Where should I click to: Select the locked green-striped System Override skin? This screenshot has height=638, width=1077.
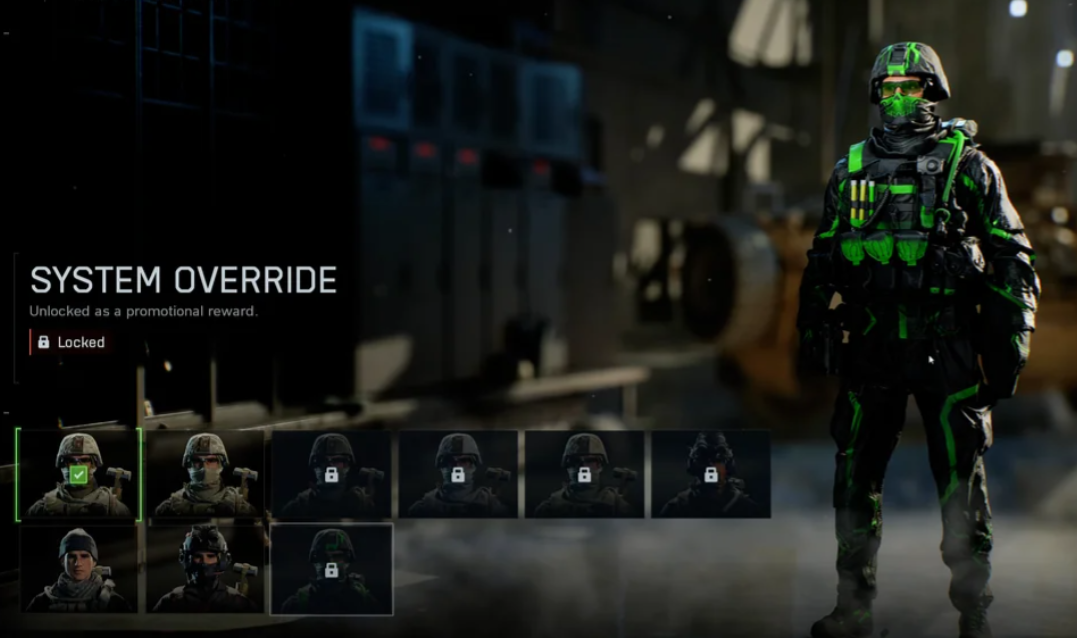[x=331, y=569]
